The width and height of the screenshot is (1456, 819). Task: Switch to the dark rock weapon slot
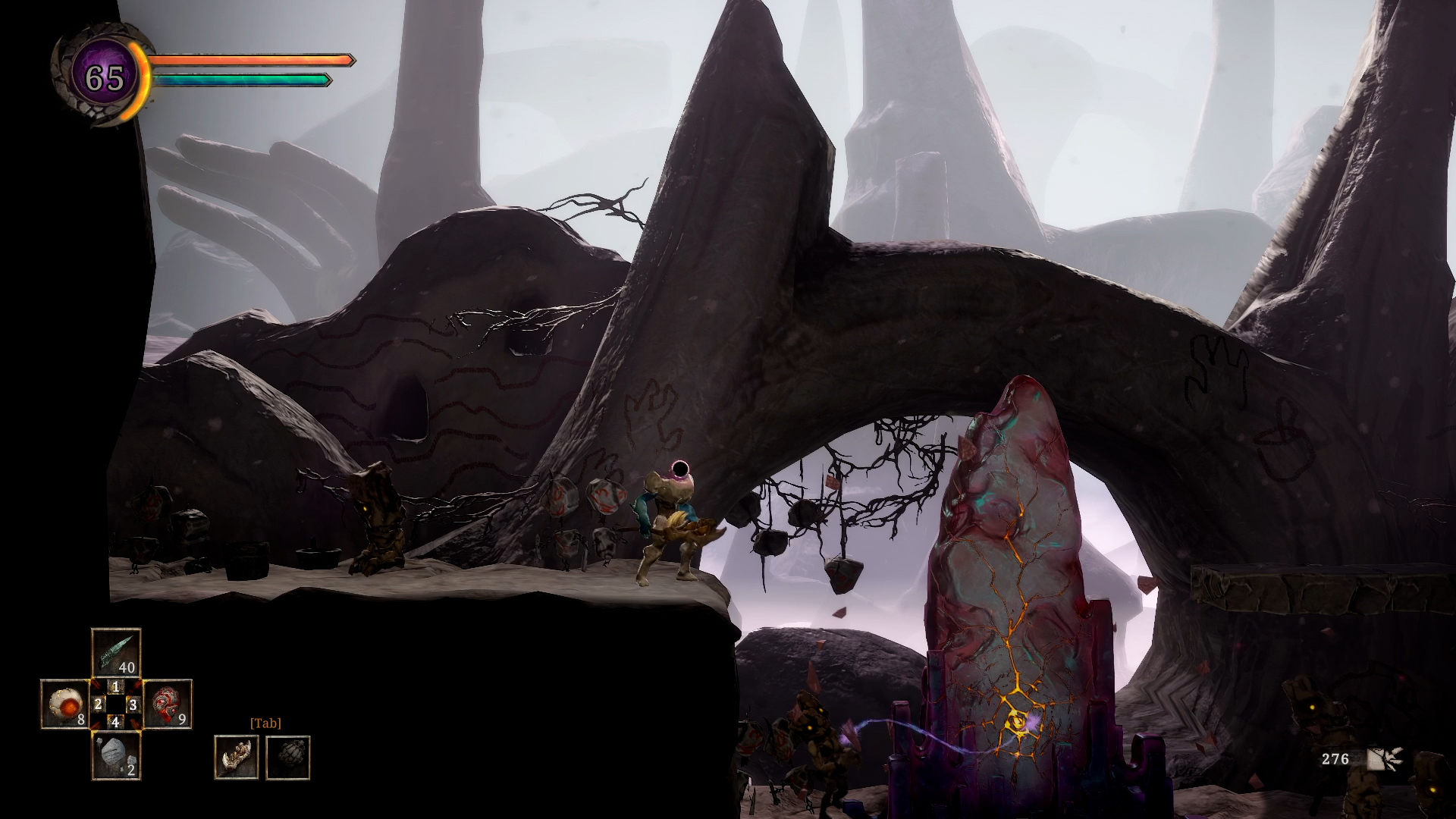[287, 757]
